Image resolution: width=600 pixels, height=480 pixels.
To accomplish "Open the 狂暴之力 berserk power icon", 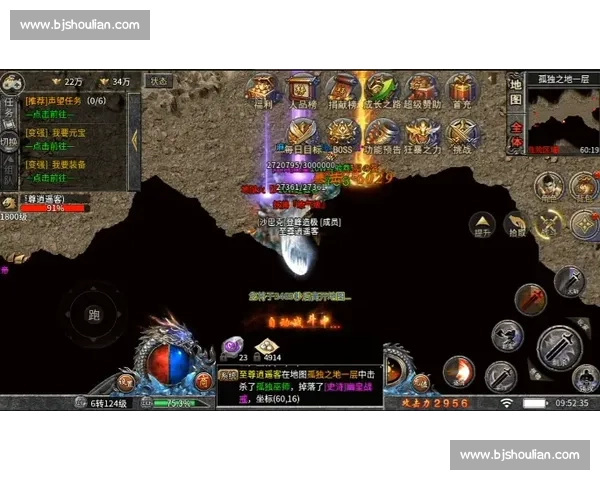I will pos(421,132).
